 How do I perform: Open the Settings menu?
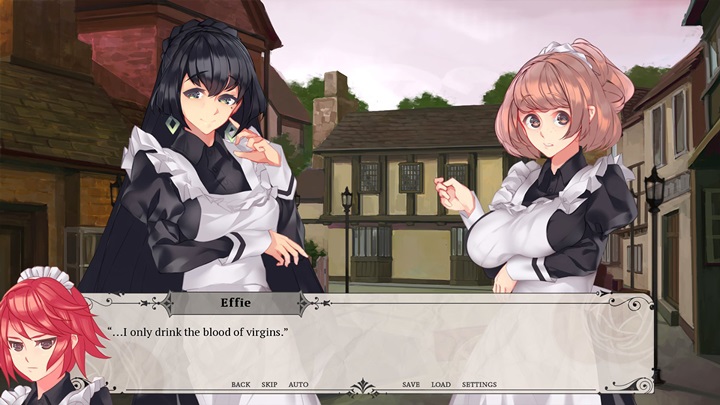coord(479,385)
